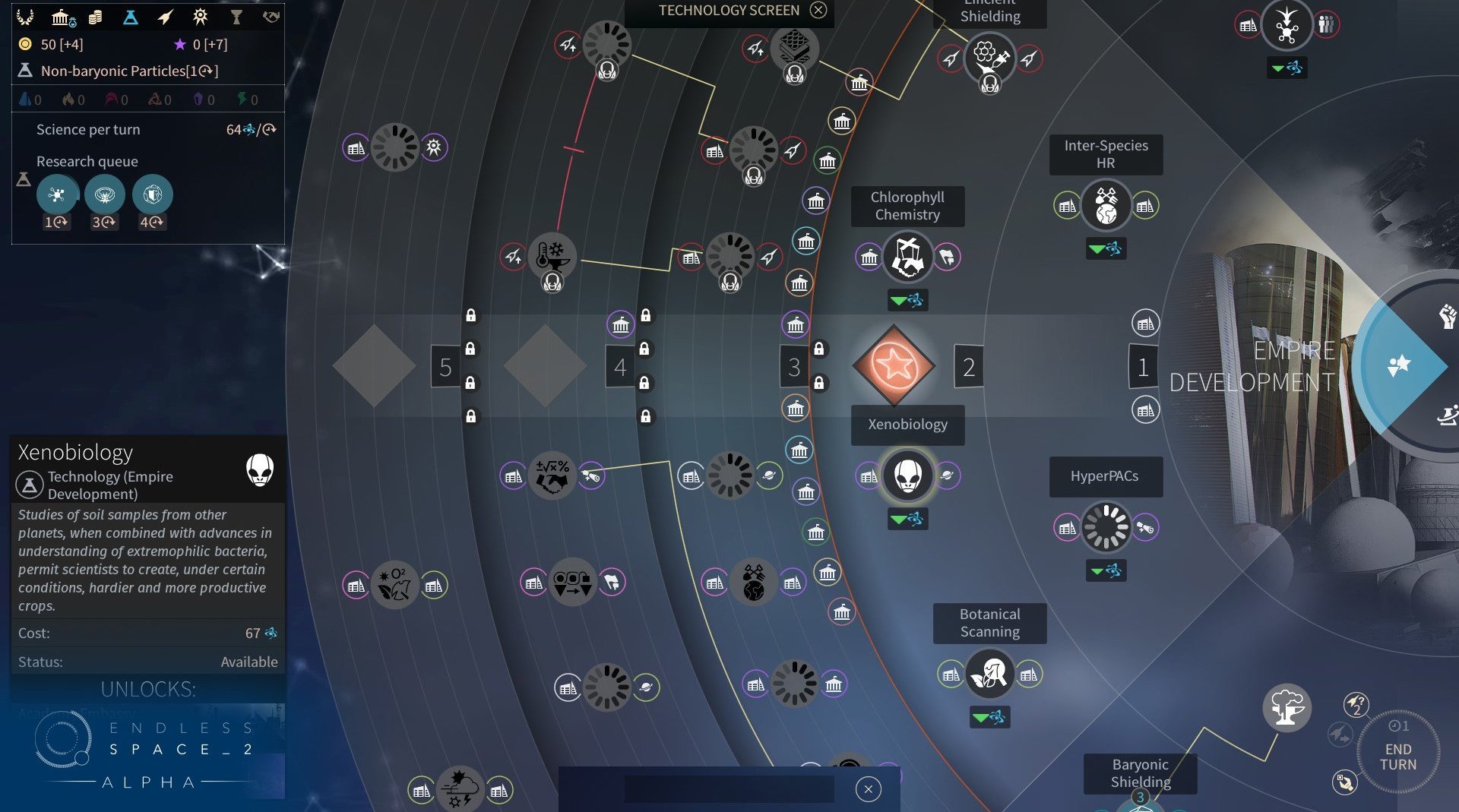The width and height of the screenshot is (1459, 812).
Task: Select Inter-Species HR technology node
Action: (x=1106, y=205)
